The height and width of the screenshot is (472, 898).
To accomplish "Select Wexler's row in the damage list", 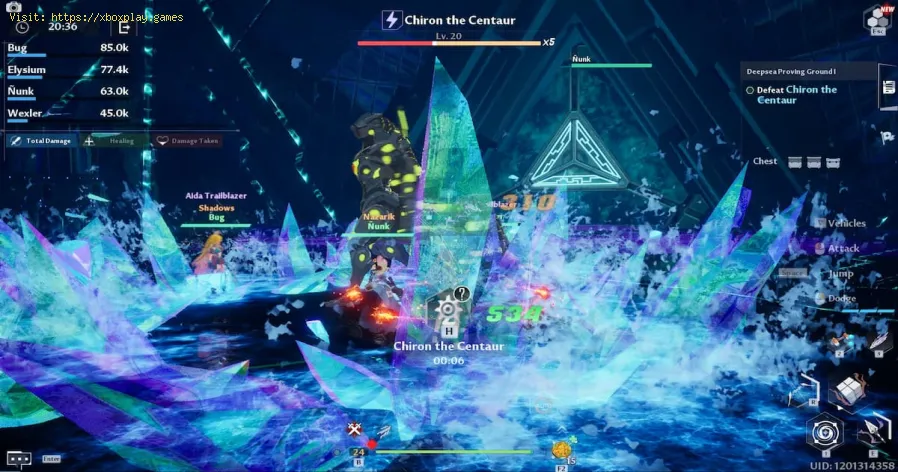I will [x=66, y=115].
